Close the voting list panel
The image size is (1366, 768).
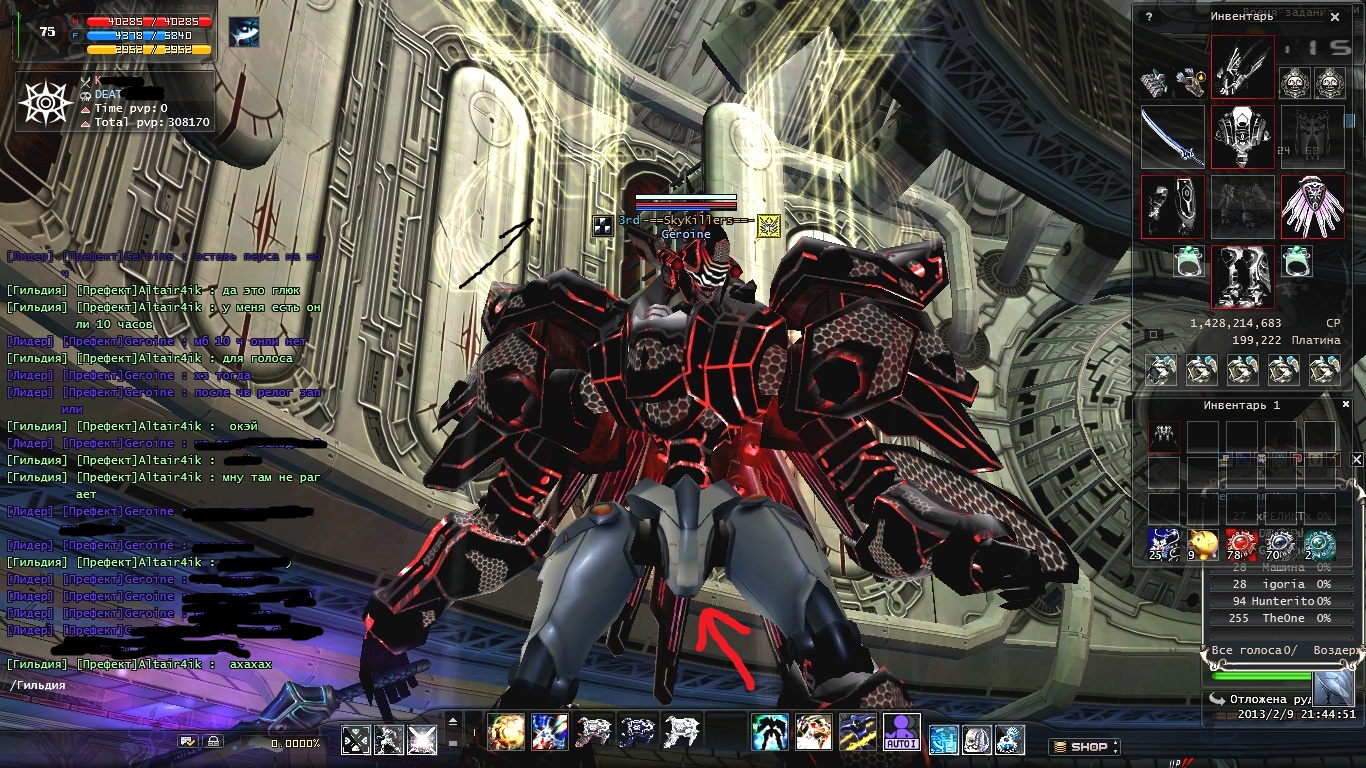pyautogui.click(x=1357, y=459)
